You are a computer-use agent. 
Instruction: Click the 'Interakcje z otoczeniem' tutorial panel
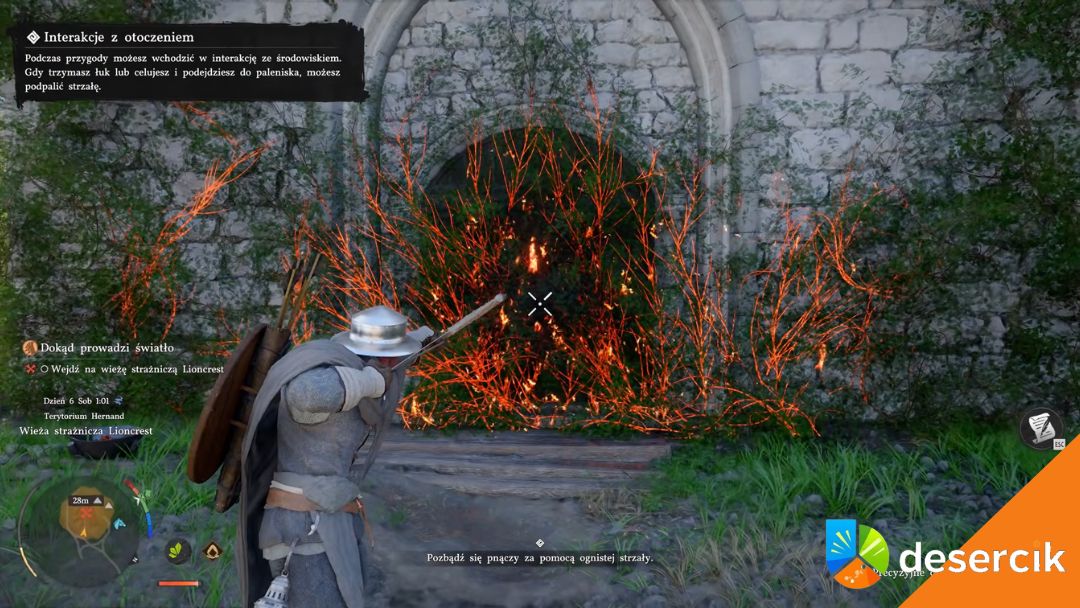click(x=188, y=62)
